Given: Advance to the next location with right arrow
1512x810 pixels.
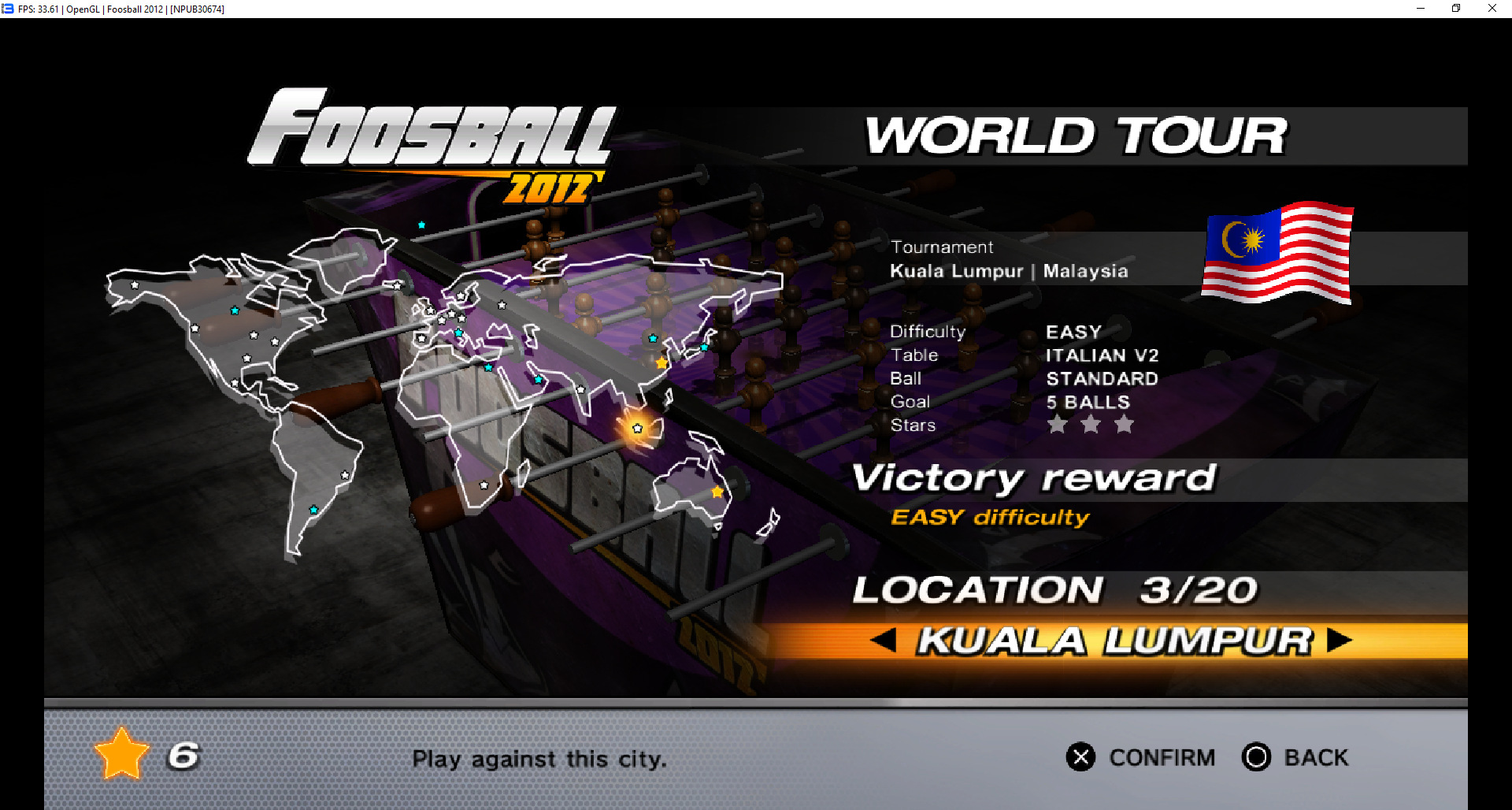Looking at the screenshot, I should point(1338,640).
